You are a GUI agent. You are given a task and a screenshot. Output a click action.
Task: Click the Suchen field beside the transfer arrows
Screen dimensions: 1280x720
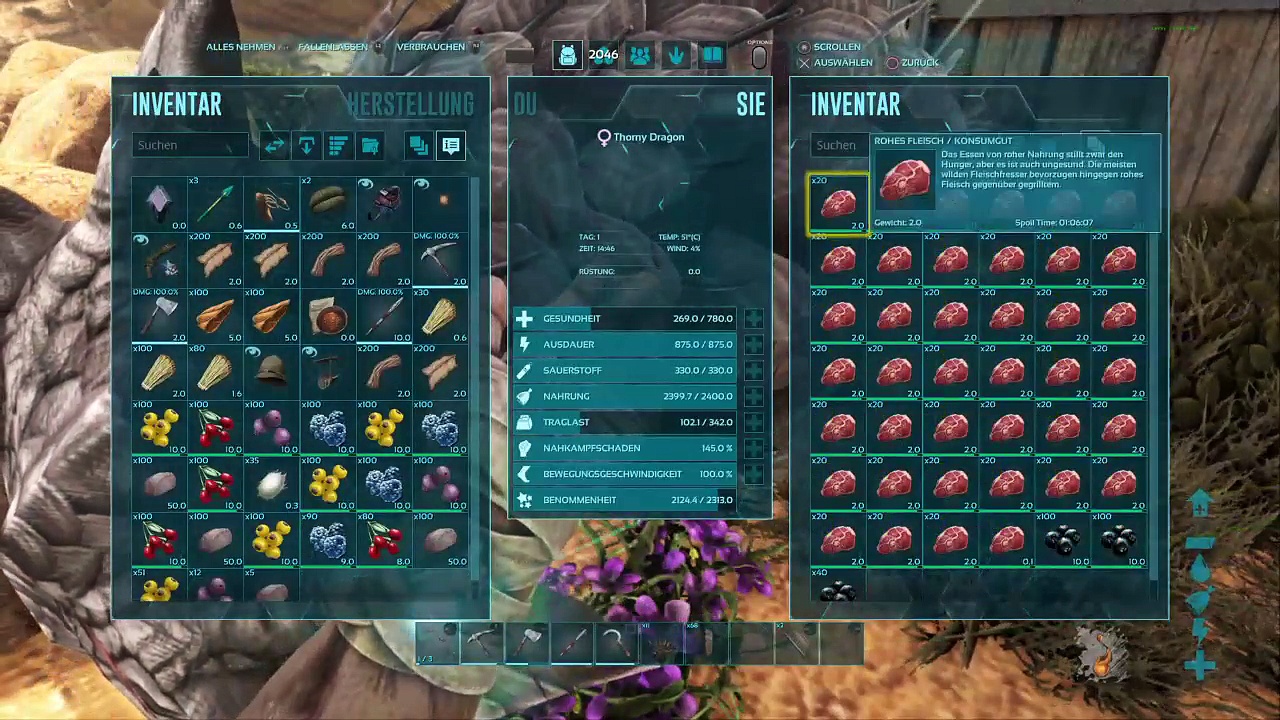tap(189, 145)
